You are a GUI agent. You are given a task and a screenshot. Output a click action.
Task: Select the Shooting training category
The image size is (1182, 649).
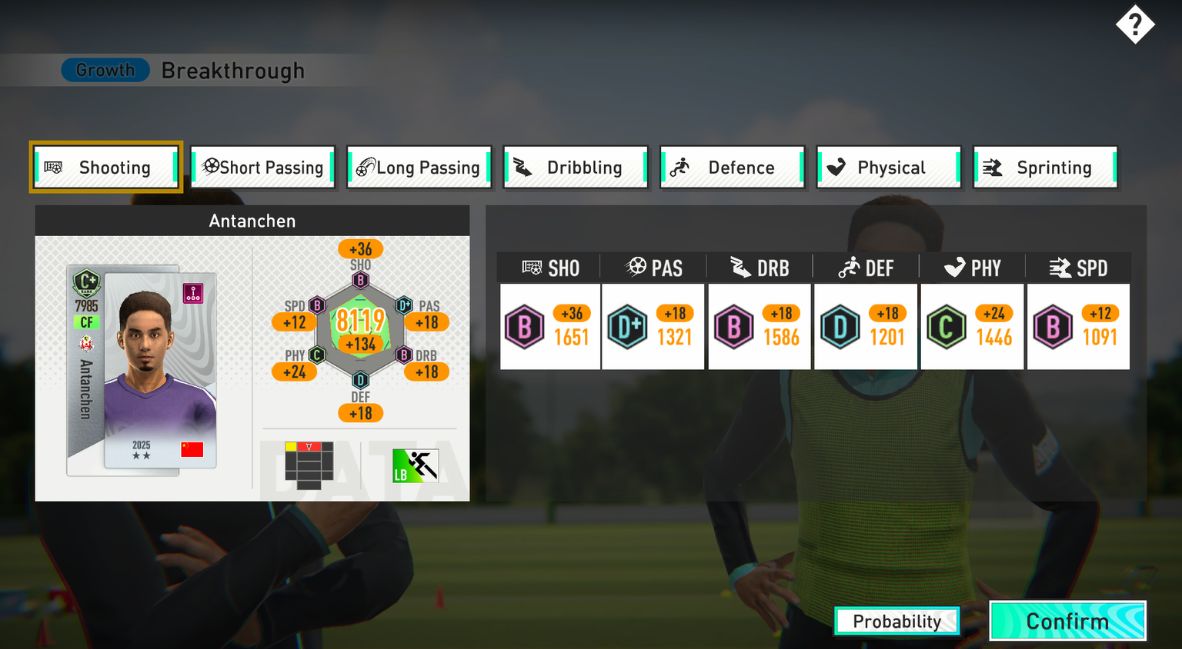(x=106, y=167)
